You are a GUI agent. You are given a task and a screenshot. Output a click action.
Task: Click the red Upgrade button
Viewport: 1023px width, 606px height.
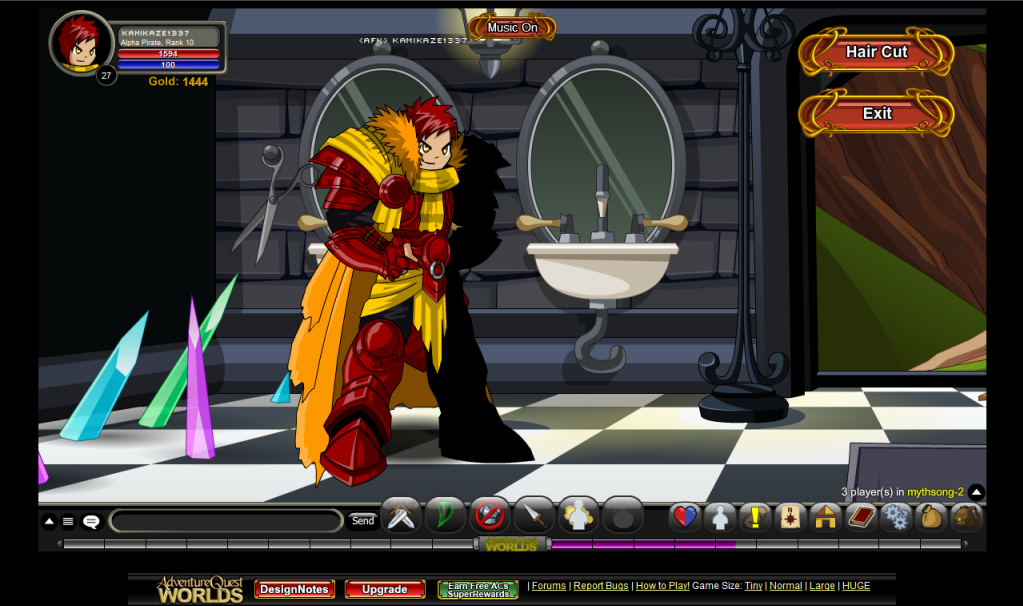384,589
